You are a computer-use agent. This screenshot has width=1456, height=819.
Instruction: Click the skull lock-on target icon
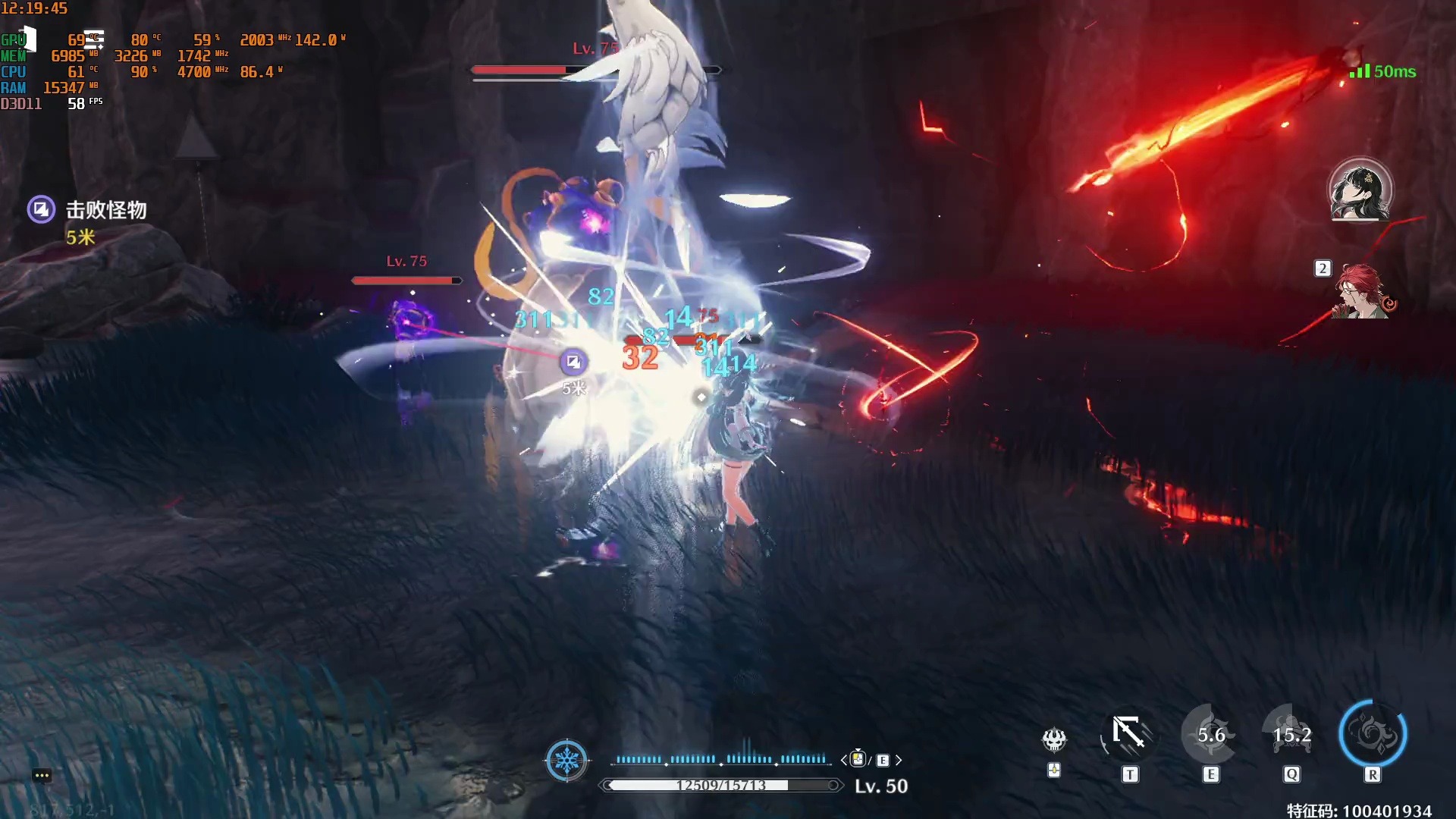[x=1054, y=739]
